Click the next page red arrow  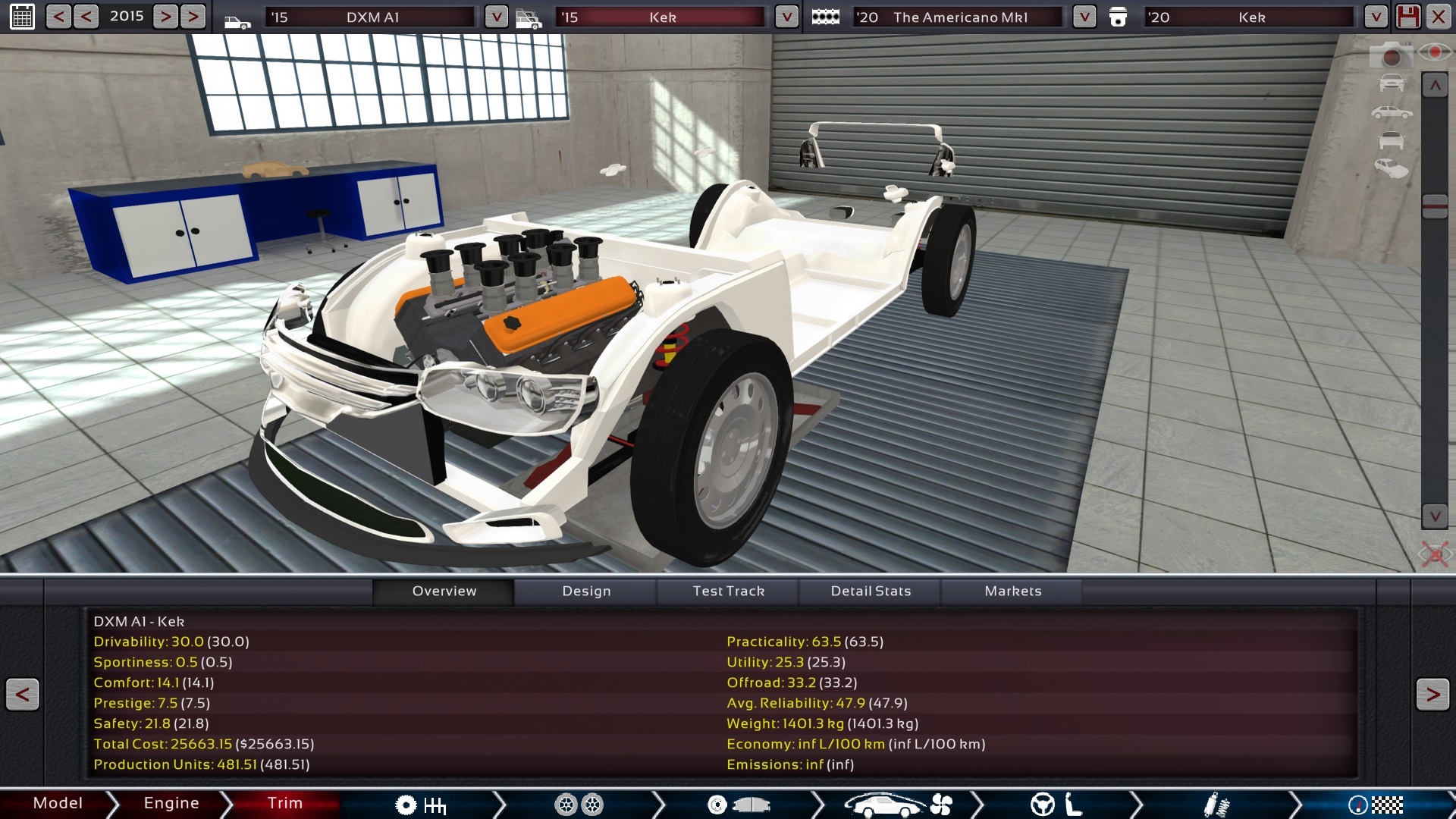tap(1431, 693)
